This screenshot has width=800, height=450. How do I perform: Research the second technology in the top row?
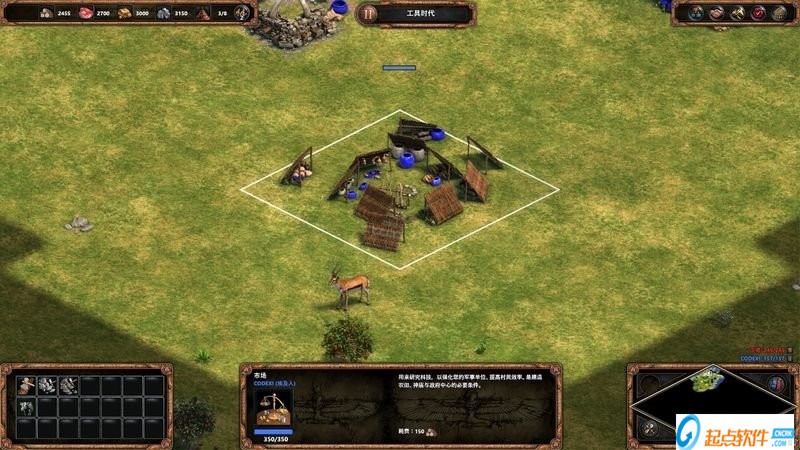coord(48,386)
